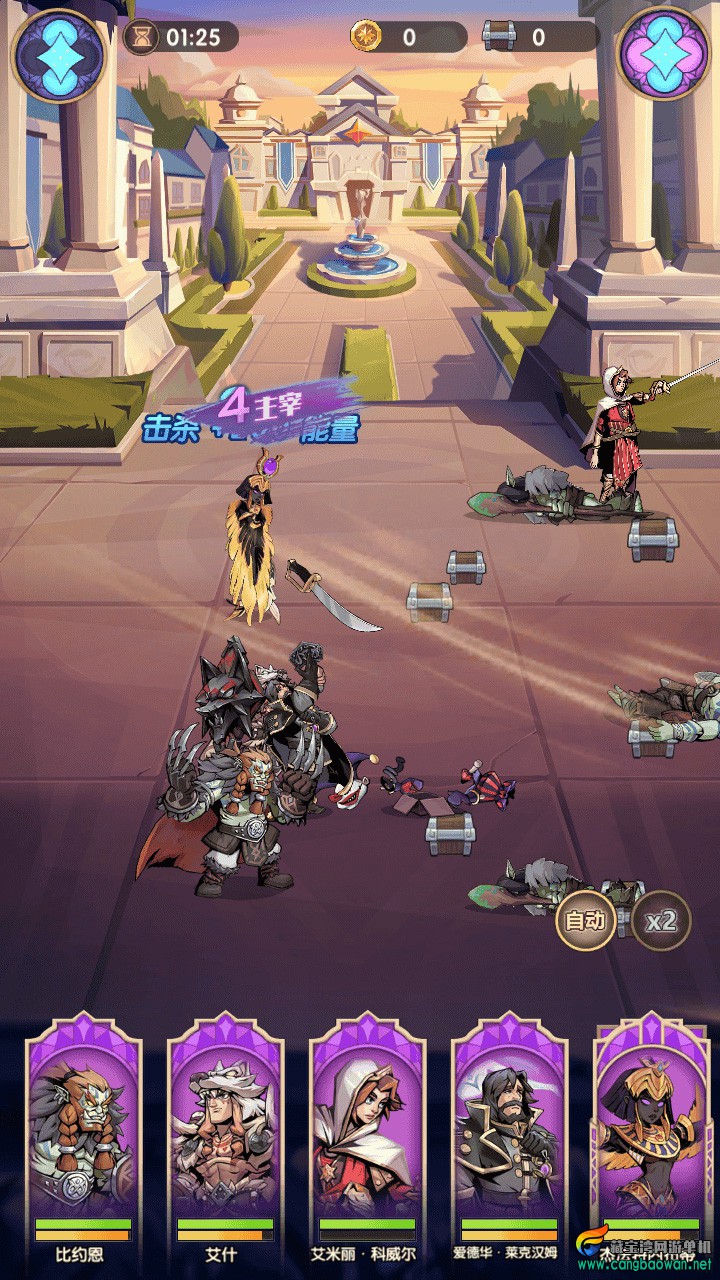Click the blue crystal emblem icon

(58, 54)
